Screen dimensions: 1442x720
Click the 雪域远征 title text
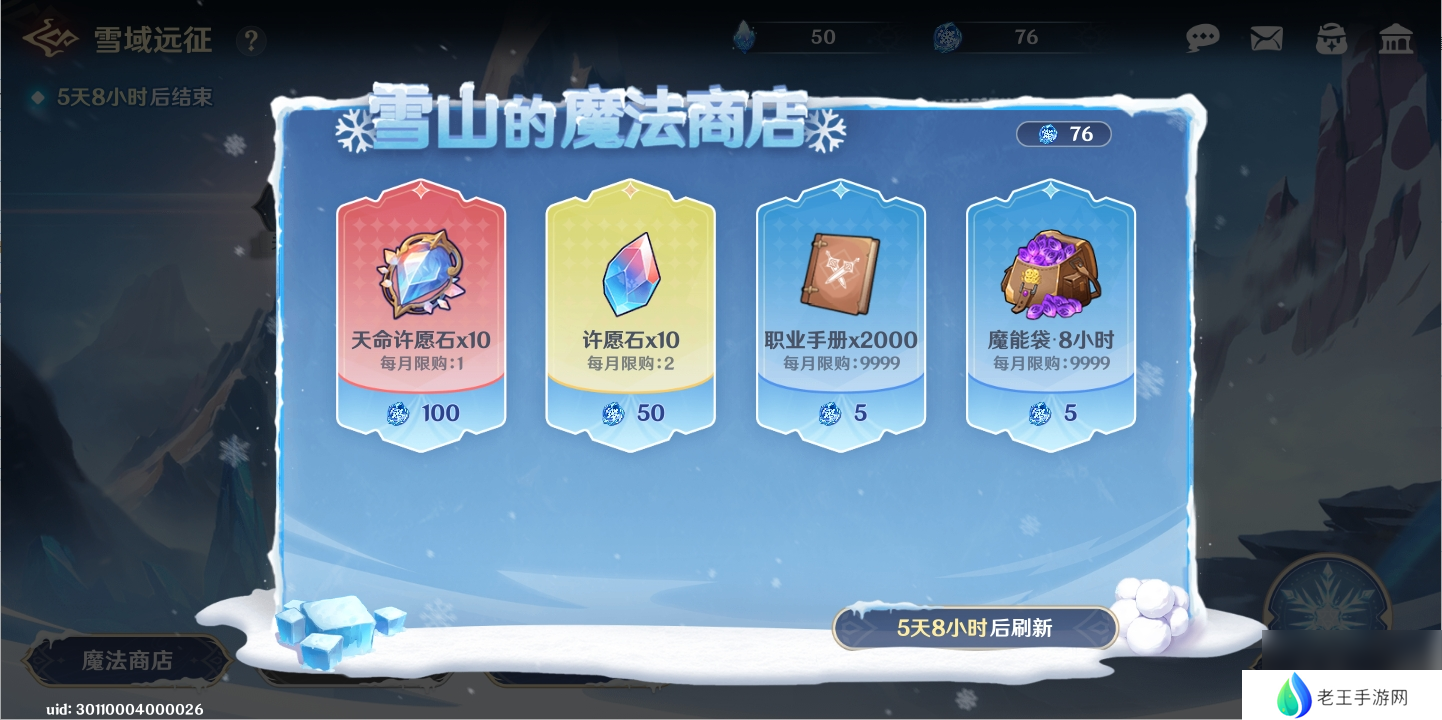(x=153, y=41)
